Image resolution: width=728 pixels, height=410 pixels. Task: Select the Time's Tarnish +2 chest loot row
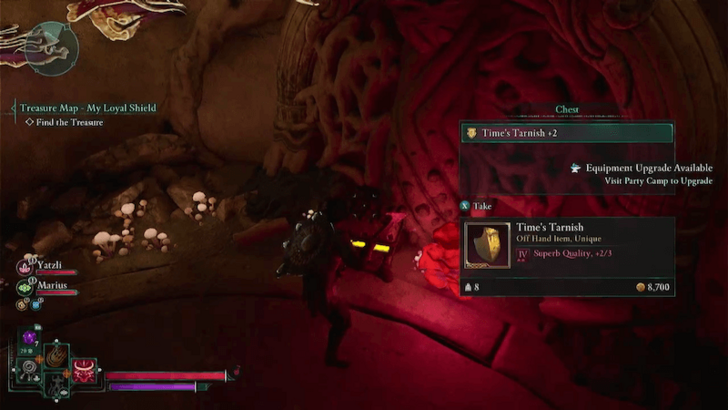coord(566,133)
